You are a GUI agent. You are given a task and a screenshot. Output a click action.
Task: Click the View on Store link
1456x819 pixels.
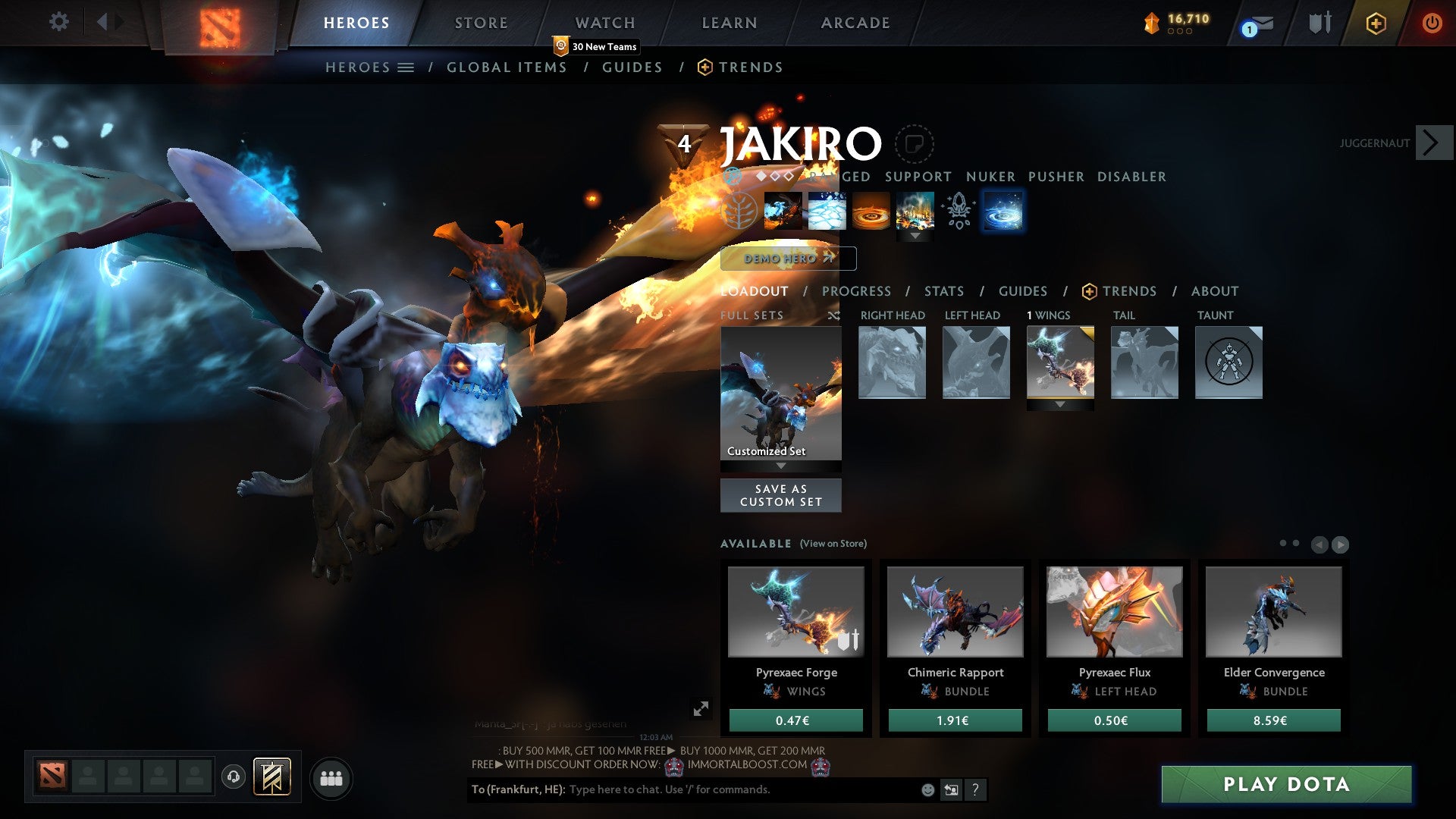coord(833,544)
